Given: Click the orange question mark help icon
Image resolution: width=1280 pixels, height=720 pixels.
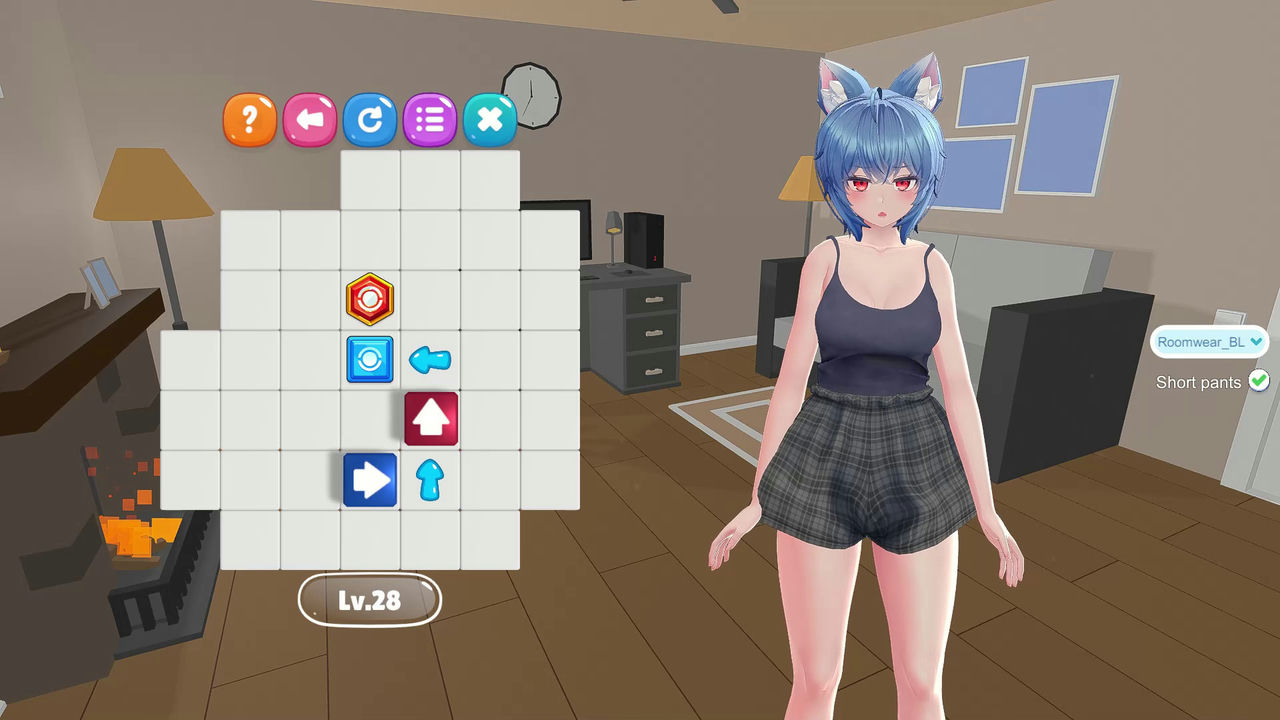Looking at the screenshot, I should click(249, 119).
